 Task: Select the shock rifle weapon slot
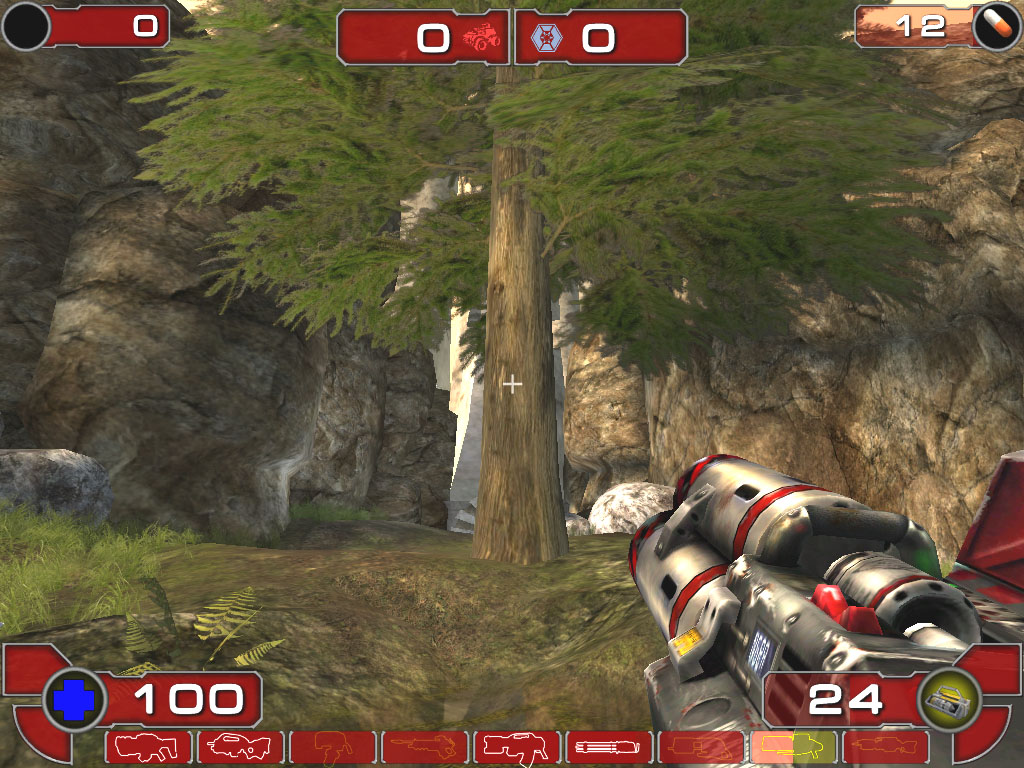click(425, 747)
